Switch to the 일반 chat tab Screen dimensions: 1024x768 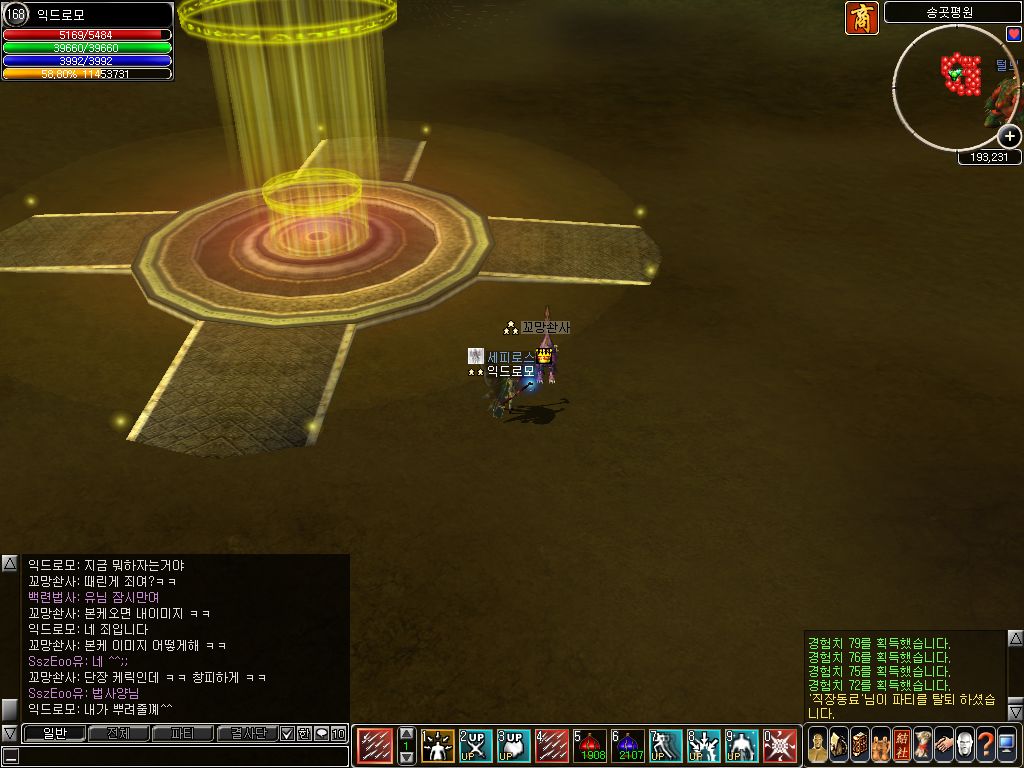coord(53,733)
